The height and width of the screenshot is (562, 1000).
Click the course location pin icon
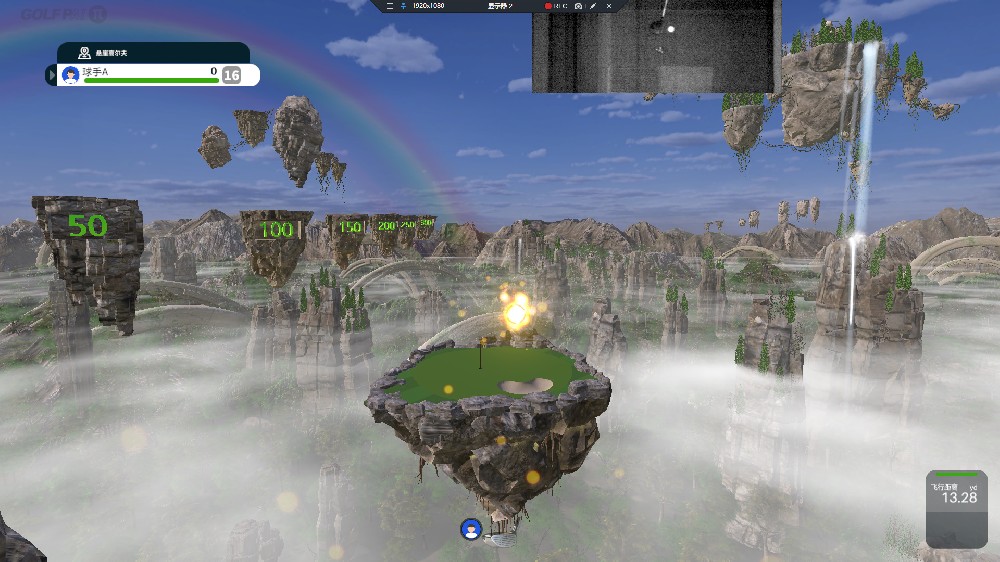point(85,52)
